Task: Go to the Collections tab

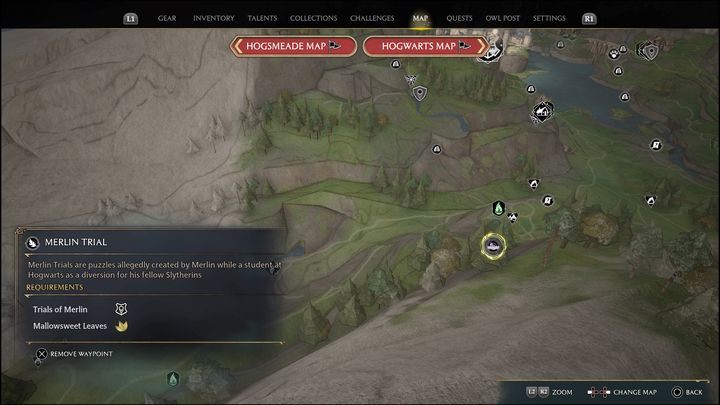Action: tap(313, 18)
